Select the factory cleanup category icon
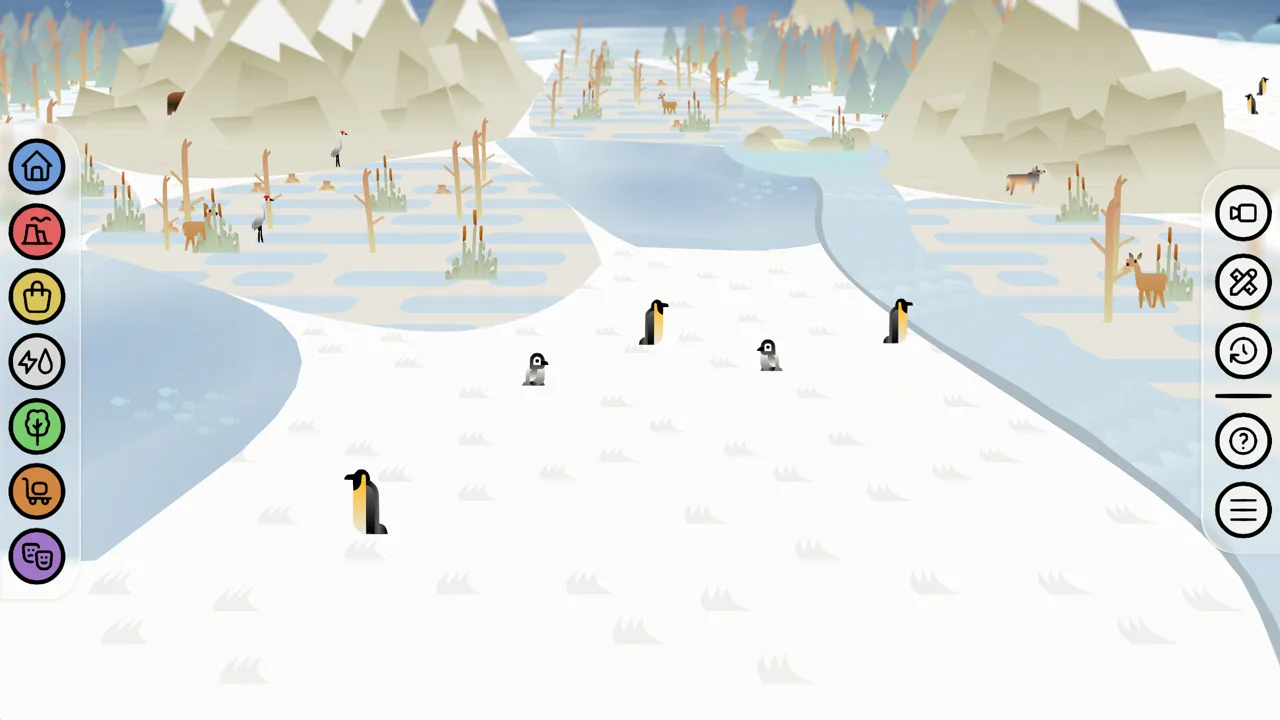 point(37,232)
